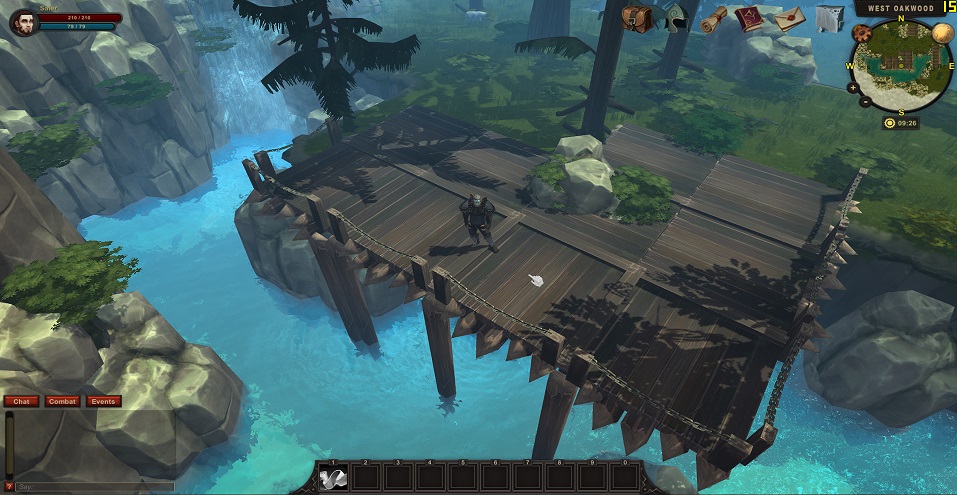Open the sealed envelope mail icon
The image size is (957, 495).
pyautogui.click(x=790, y=19)
